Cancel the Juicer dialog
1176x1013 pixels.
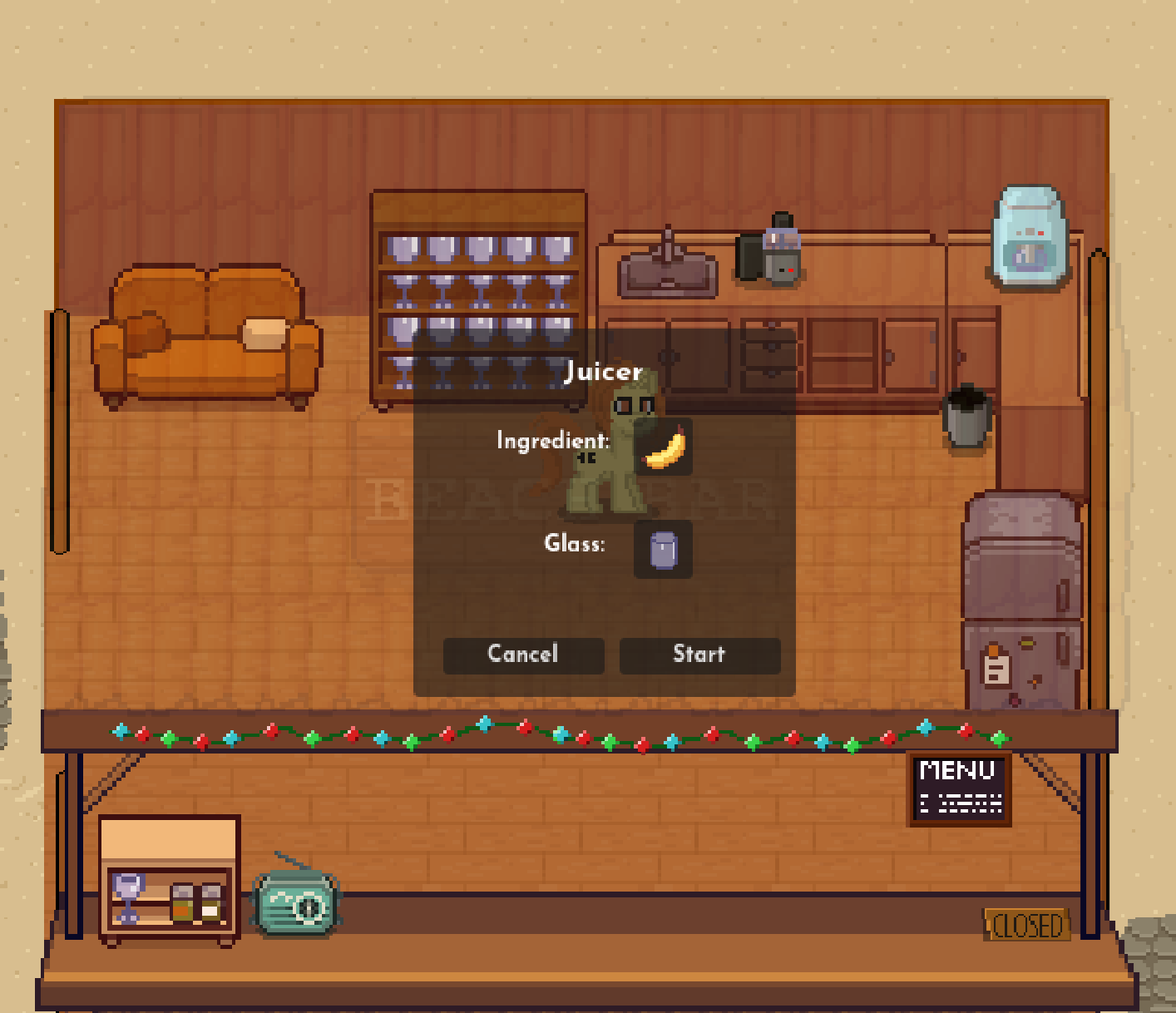pos(523,655)
